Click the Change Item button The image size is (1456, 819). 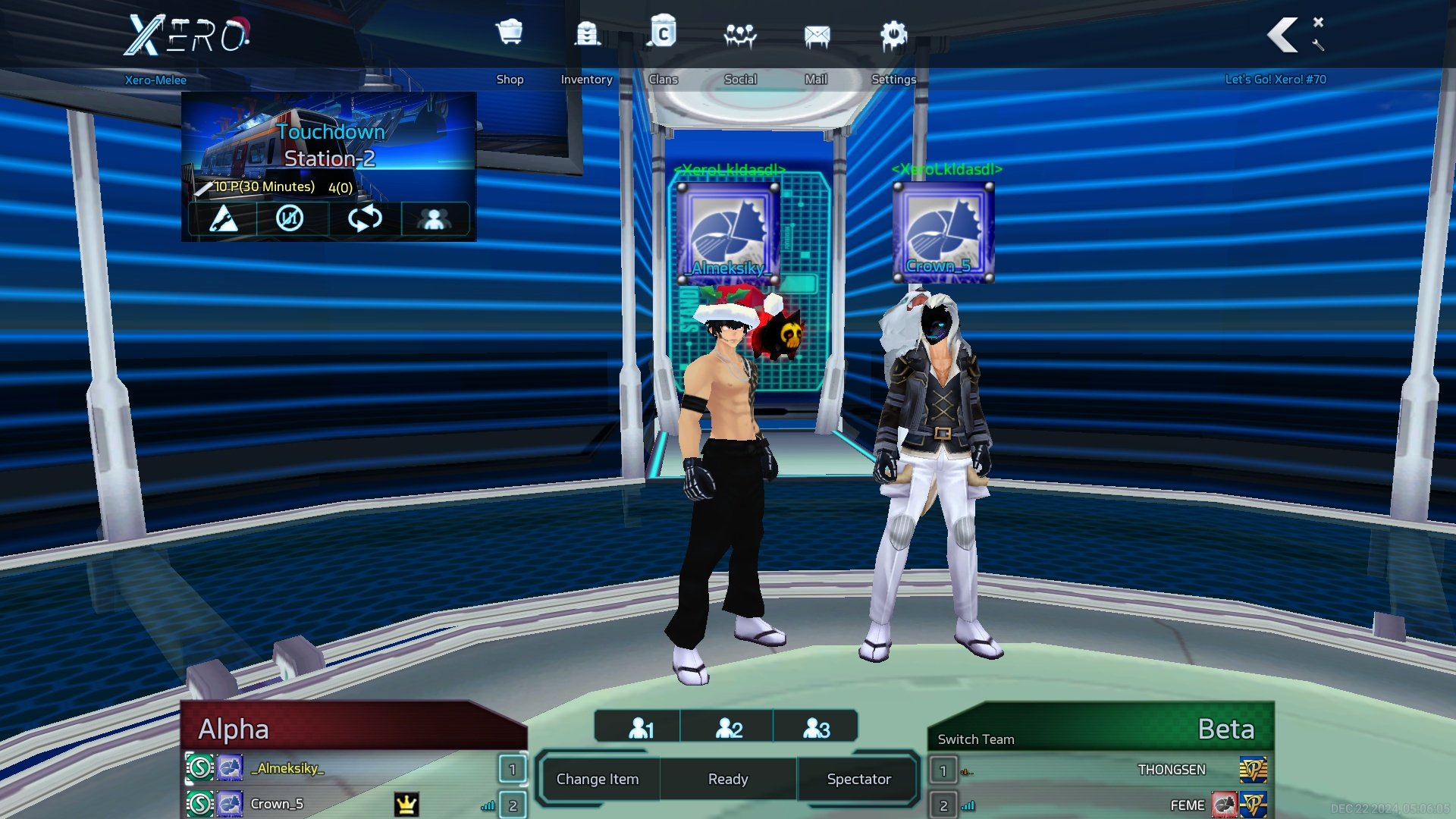pyautogui.click(x=598, y=779)
